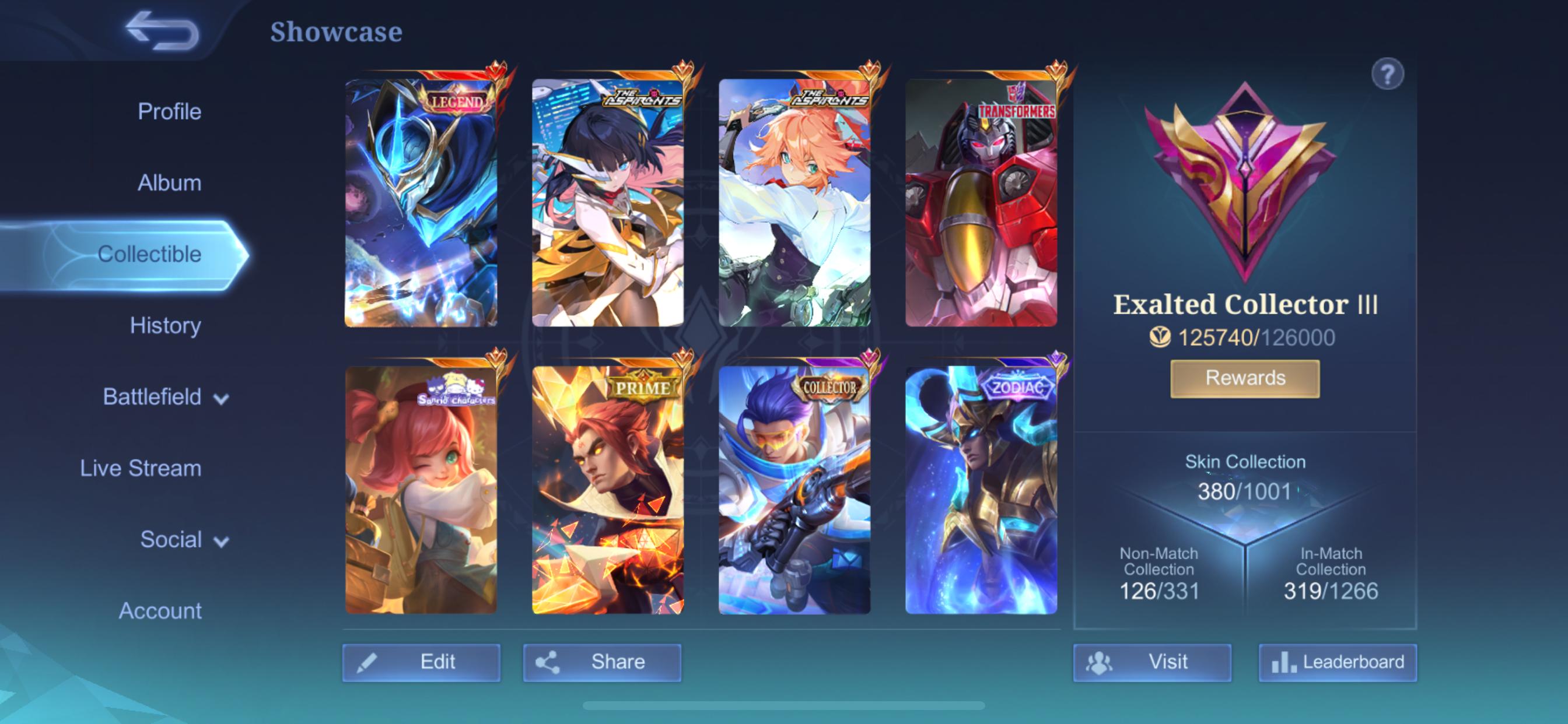Click the Visit friends icon
The width and height of the screenshot is (1568, 724).
coord(1098,663)
